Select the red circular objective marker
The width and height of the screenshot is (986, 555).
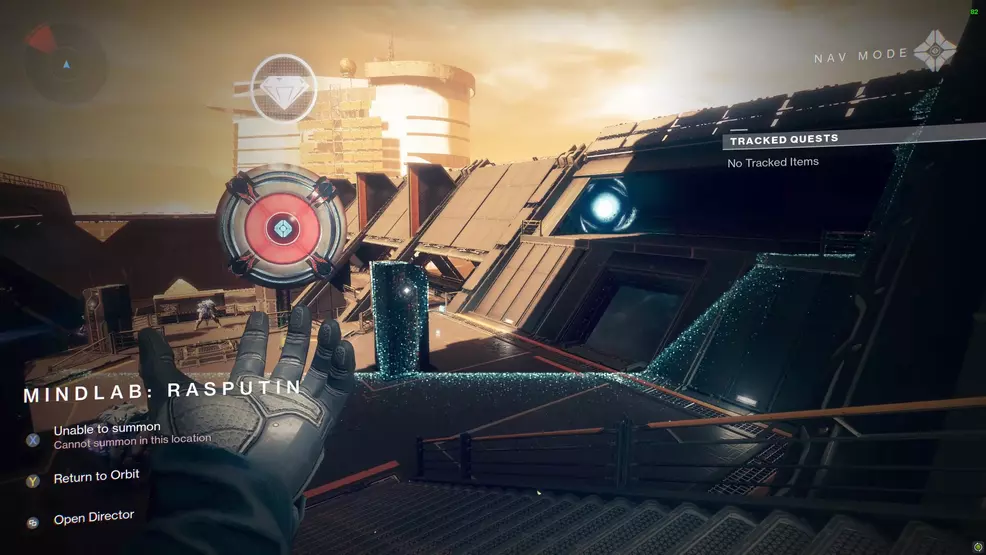pyautogui.click(x=282, y=228)
